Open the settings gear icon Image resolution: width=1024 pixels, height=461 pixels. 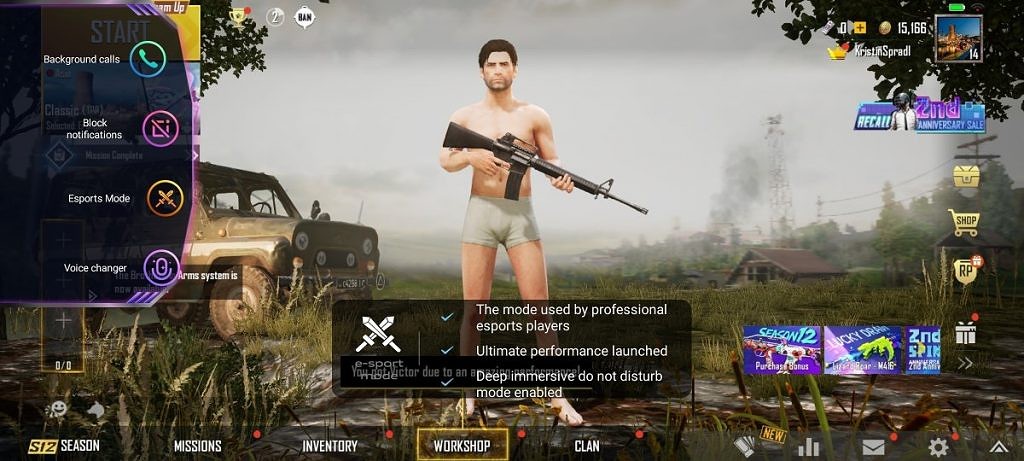(x=938, y=447)
